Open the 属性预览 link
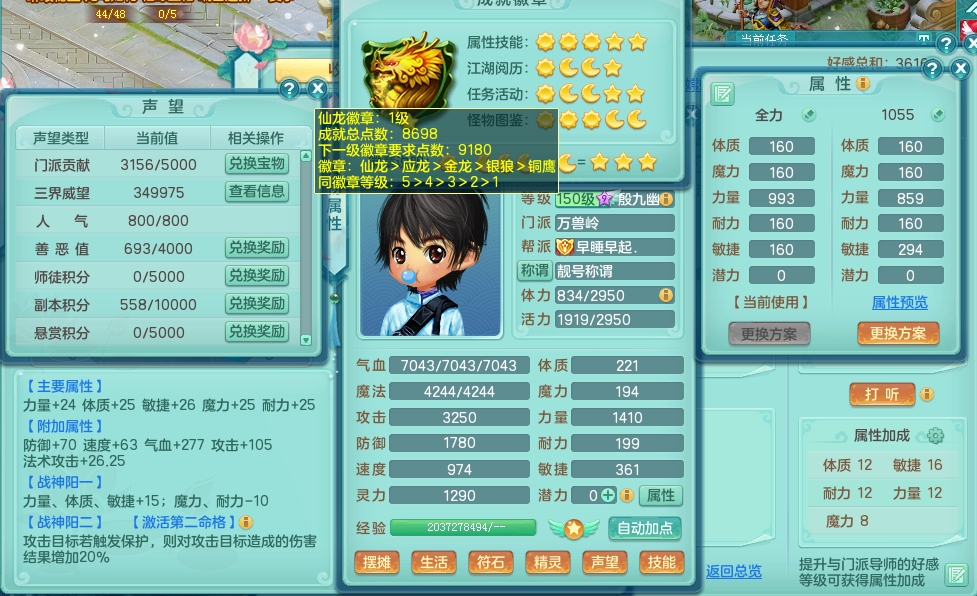The image size is (977, 596). click(x=899, y=302)
